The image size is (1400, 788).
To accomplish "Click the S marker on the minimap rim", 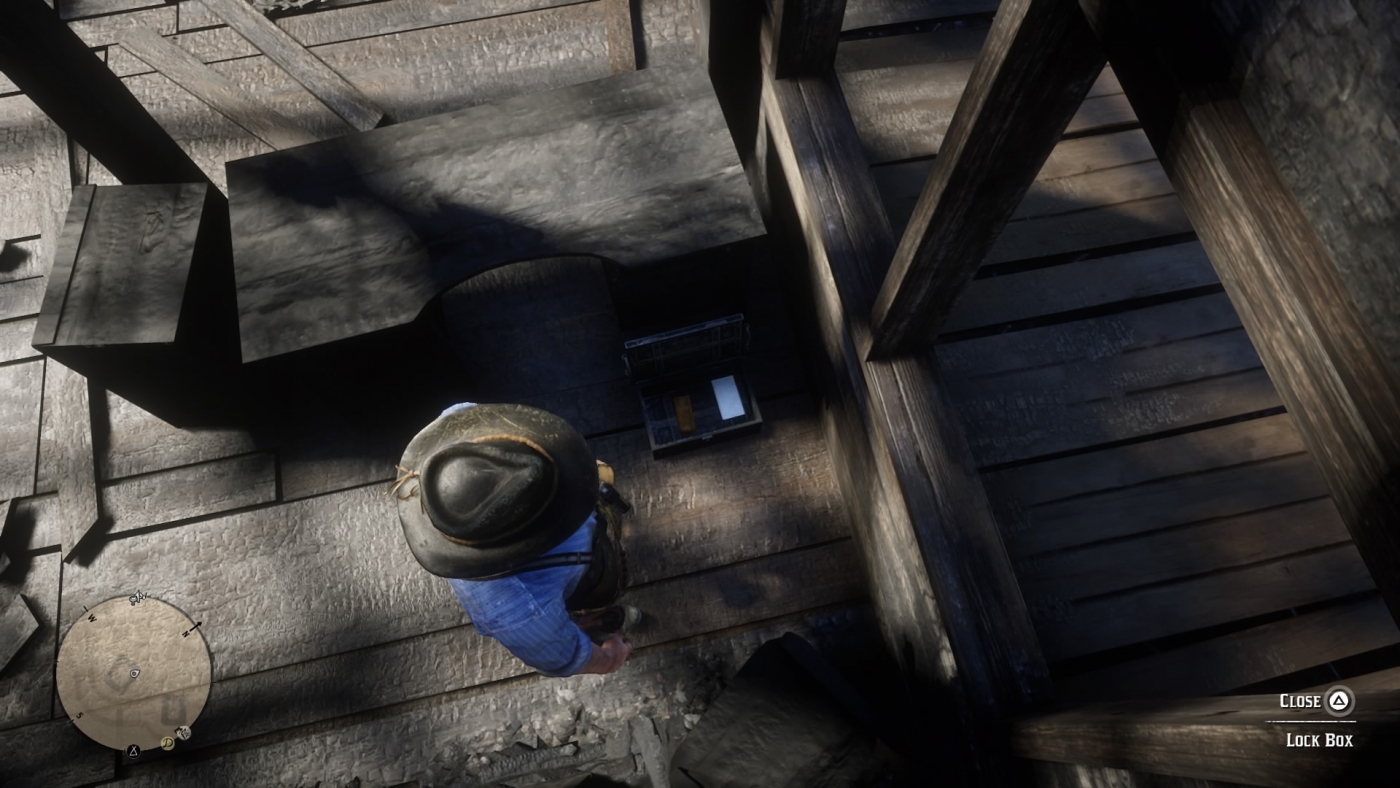I will 80,716.
